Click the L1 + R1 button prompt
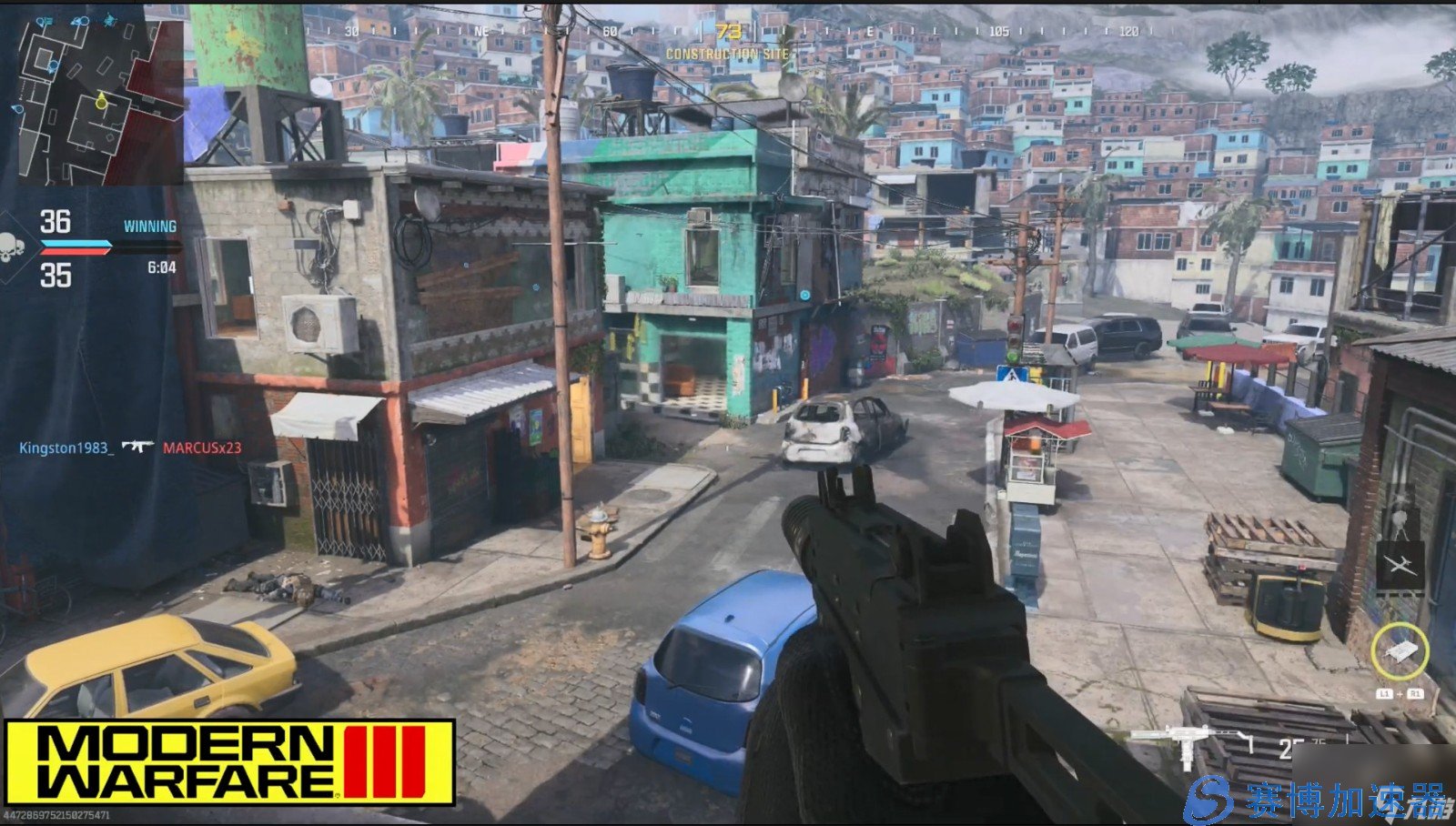This screenshot has height=826, width=1456. pyautogui.click(x=1401, y=693)
